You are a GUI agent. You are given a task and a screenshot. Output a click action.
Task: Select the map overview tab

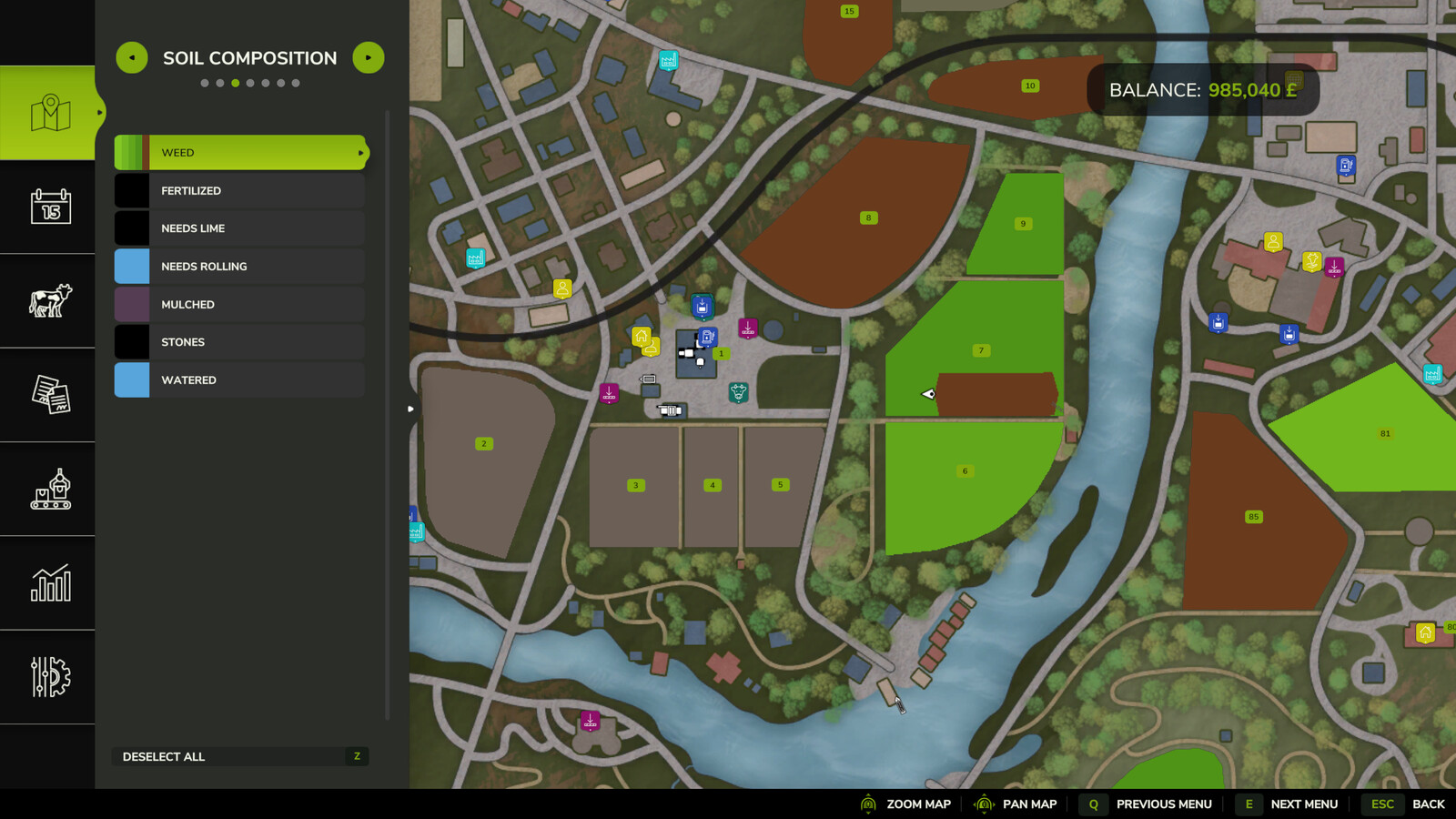(50, 113)
